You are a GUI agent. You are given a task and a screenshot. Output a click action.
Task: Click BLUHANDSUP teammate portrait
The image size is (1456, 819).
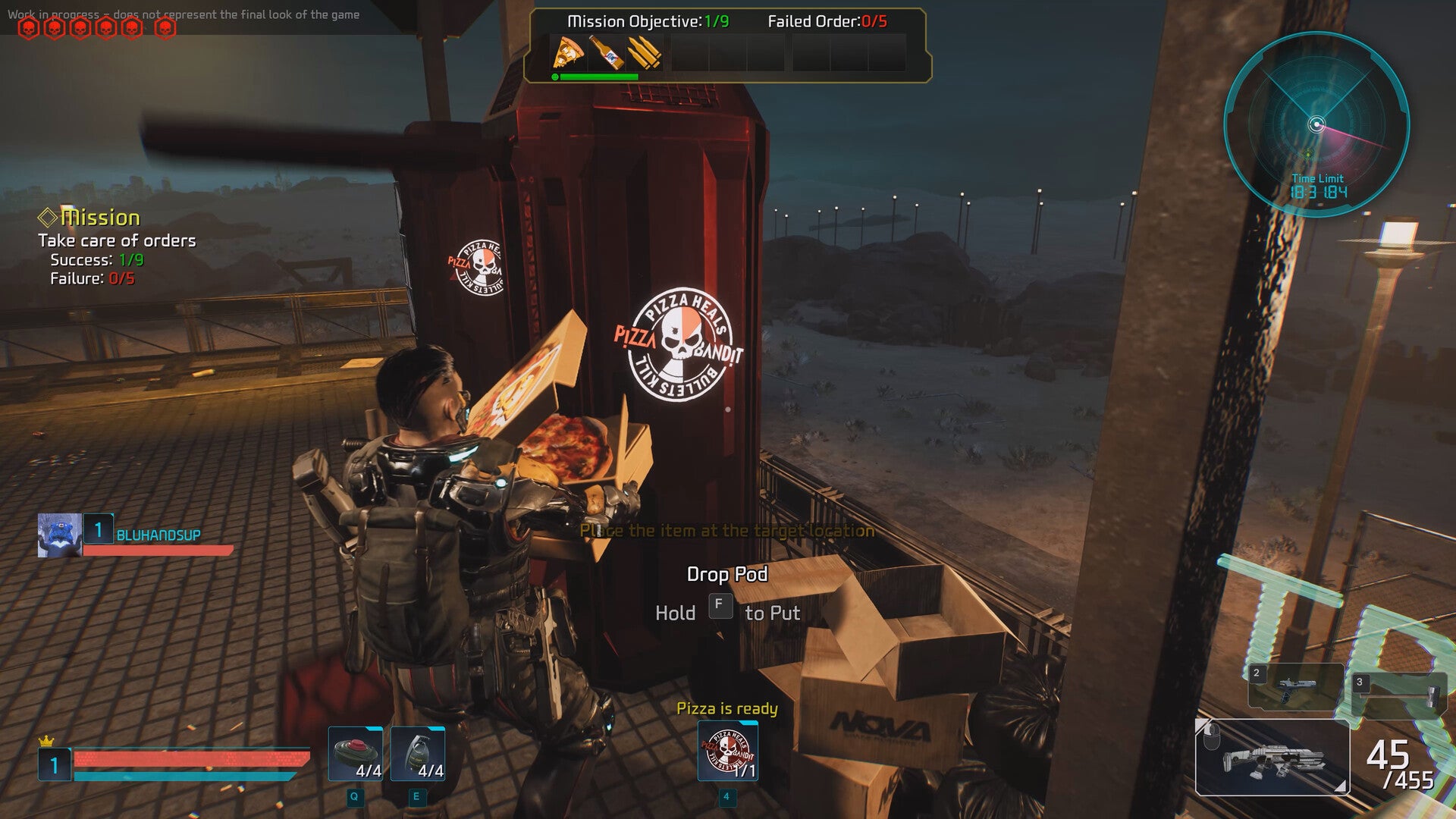59,535
